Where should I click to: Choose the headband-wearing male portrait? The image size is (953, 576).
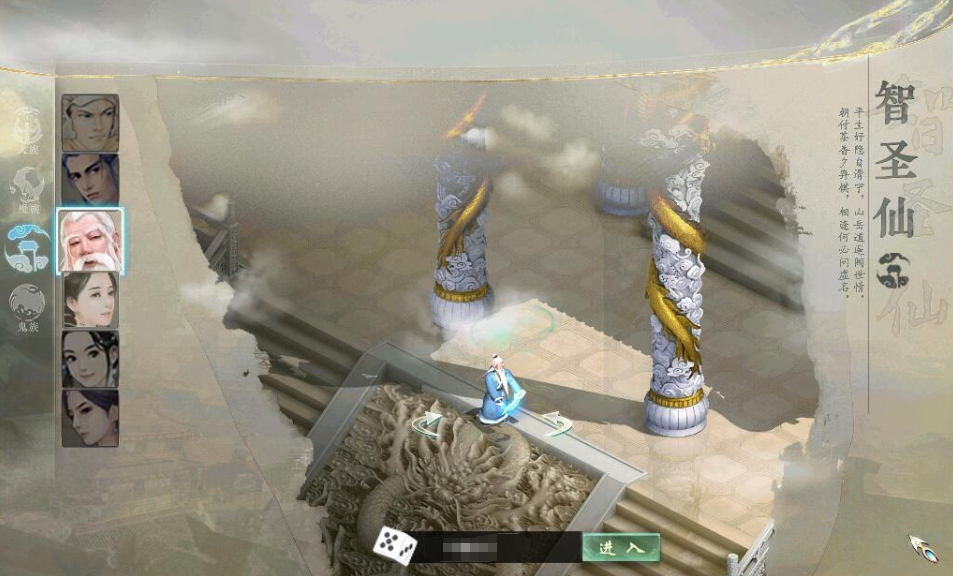[90, 123]
